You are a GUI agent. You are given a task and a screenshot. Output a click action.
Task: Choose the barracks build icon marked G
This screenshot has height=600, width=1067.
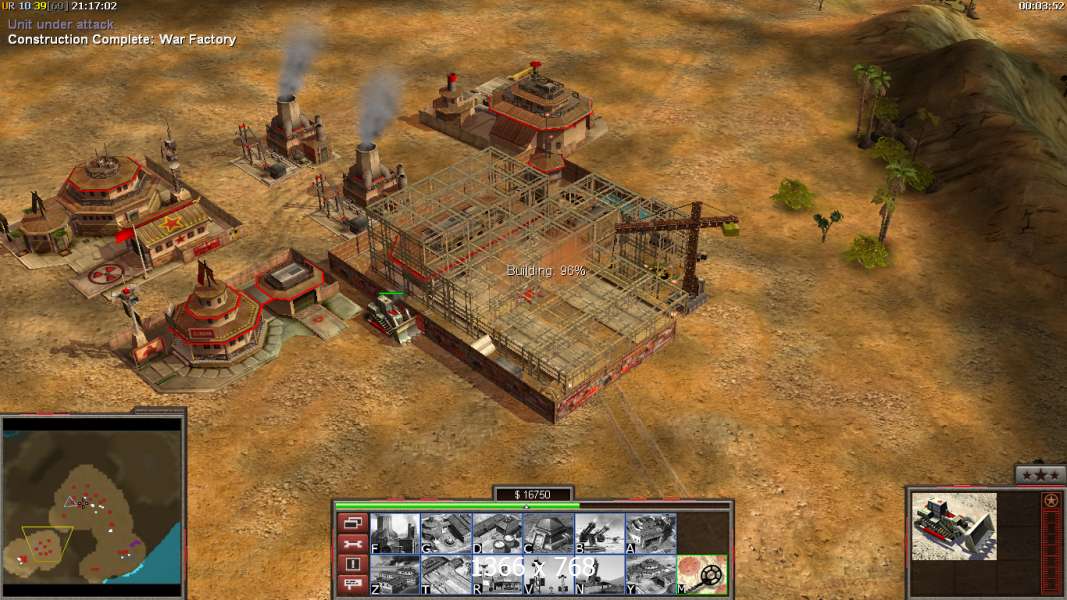(446, 533)
